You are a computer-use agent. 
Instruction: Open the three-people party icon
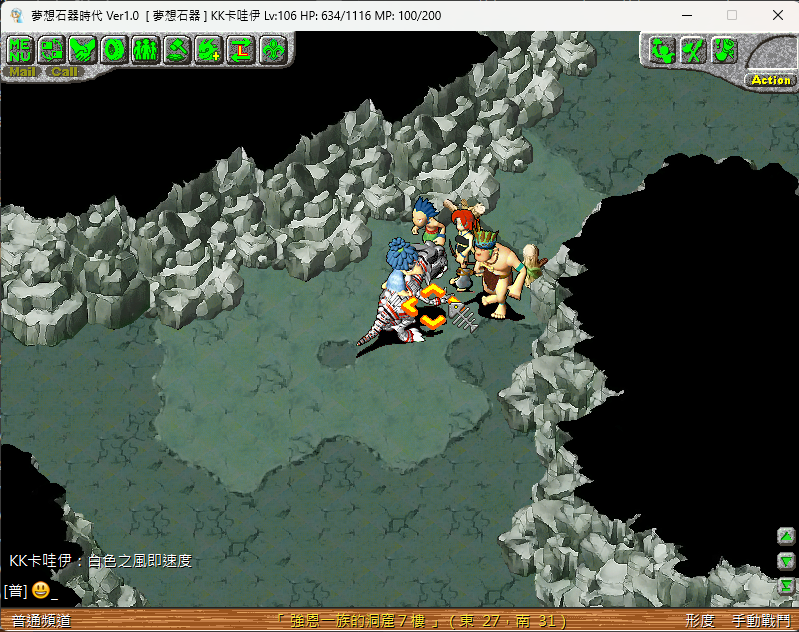[146, 48]
